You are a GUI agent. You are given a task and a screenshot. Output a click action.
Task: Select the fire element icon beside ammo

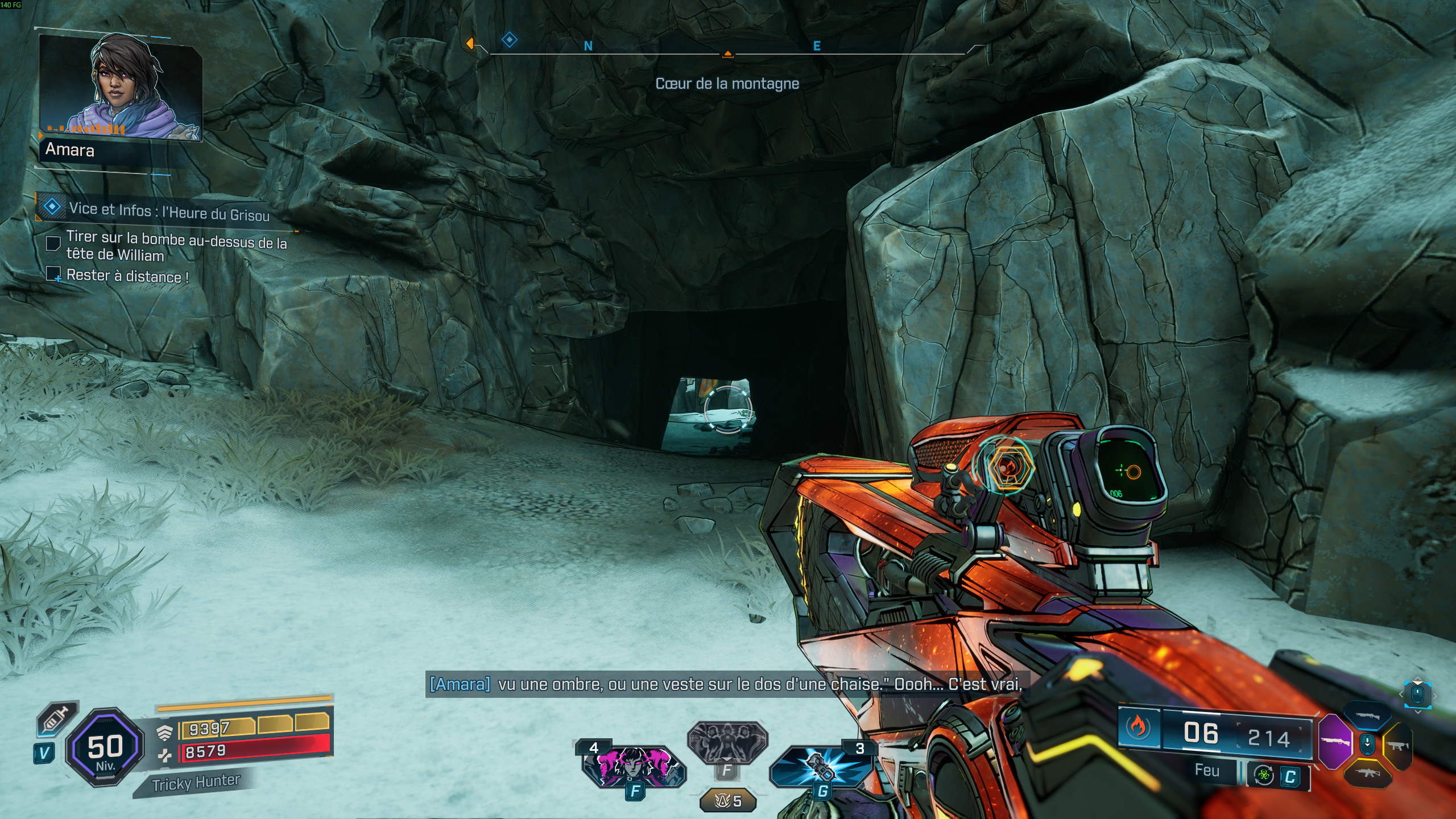(x=1139, y=728)
